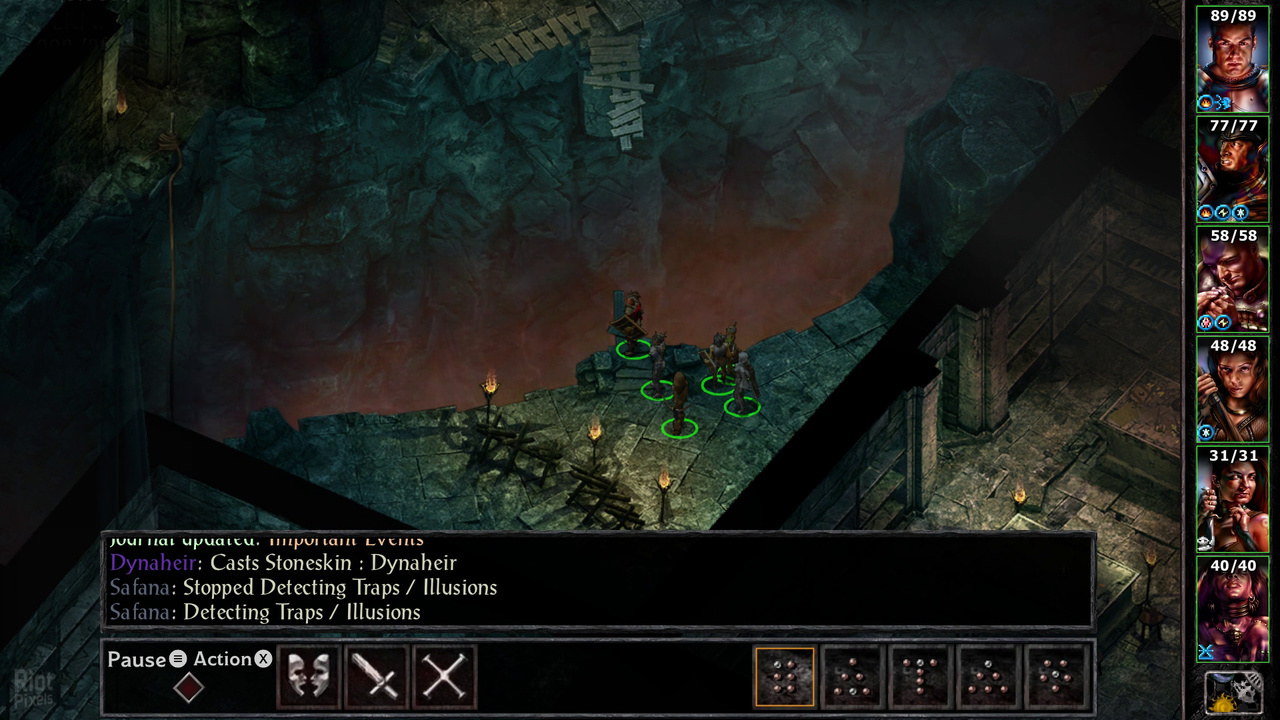Viewport: 1280px width, 720px height.
Task: Open the area map thumbnail in bottom-right corner
Action: point(1236,692)
